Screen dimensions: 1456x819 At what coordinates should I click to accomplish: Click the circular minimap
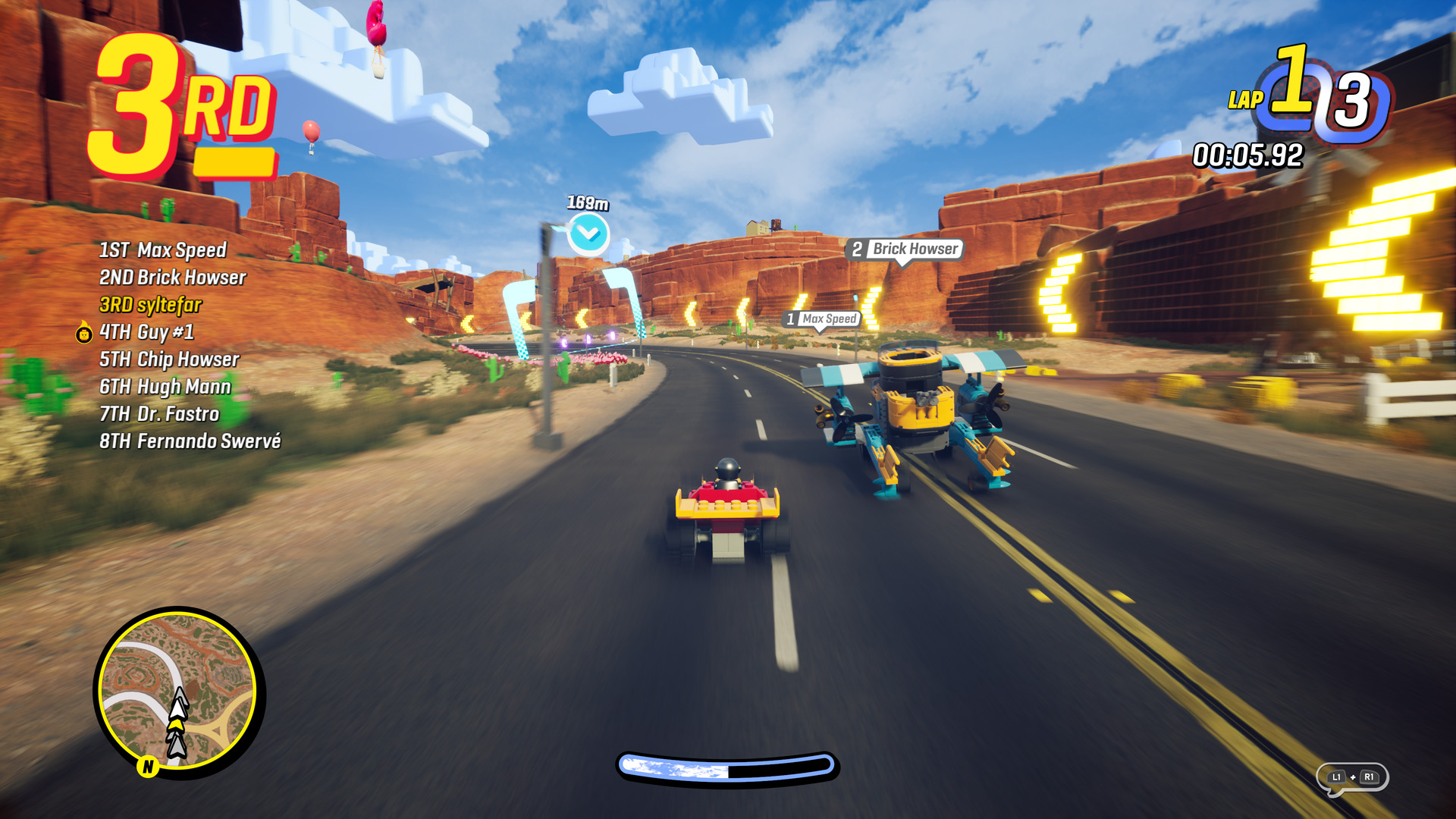point(179,689)
